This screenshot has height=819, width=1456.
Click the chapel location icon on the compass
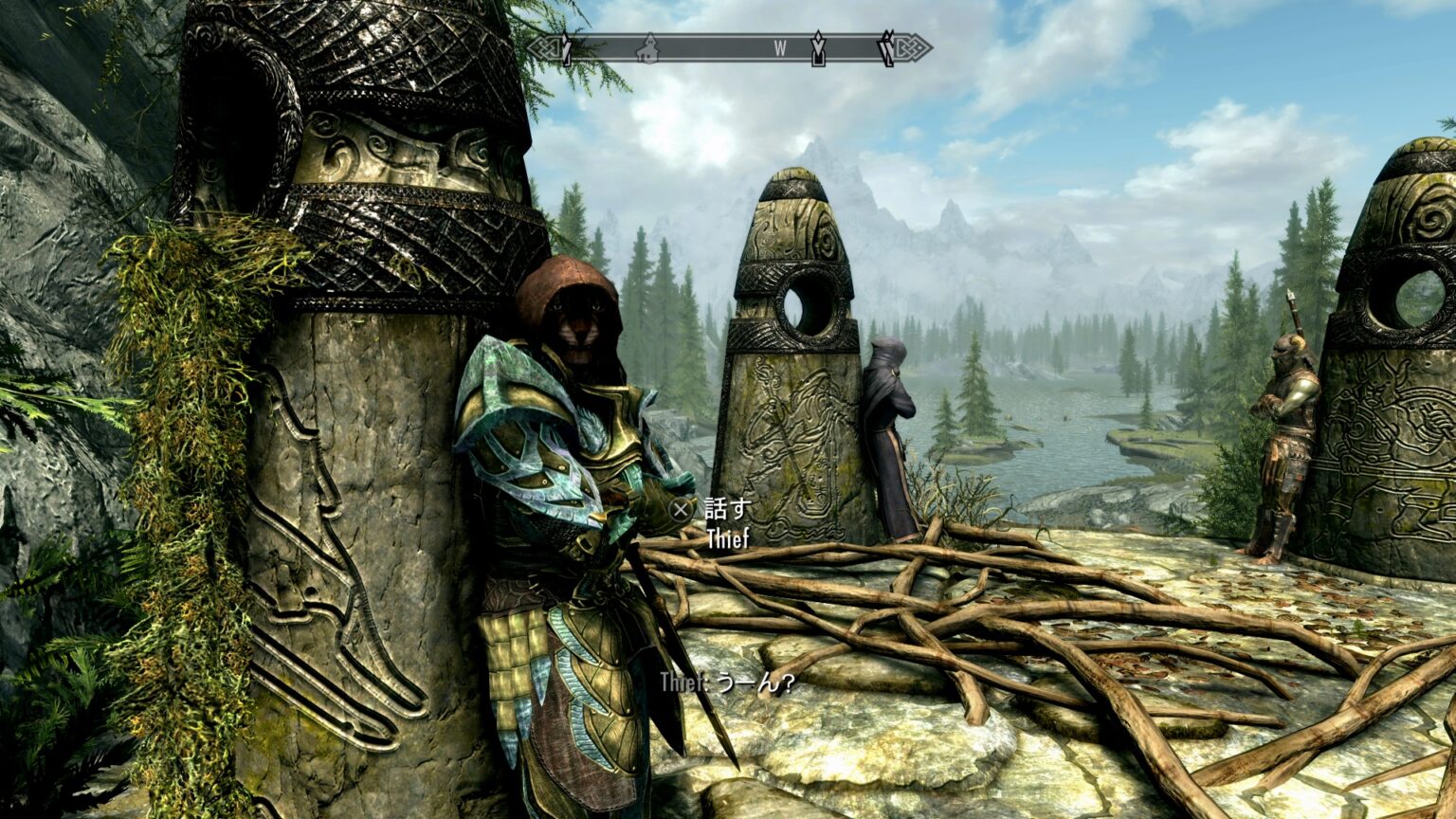pos(648,47)
